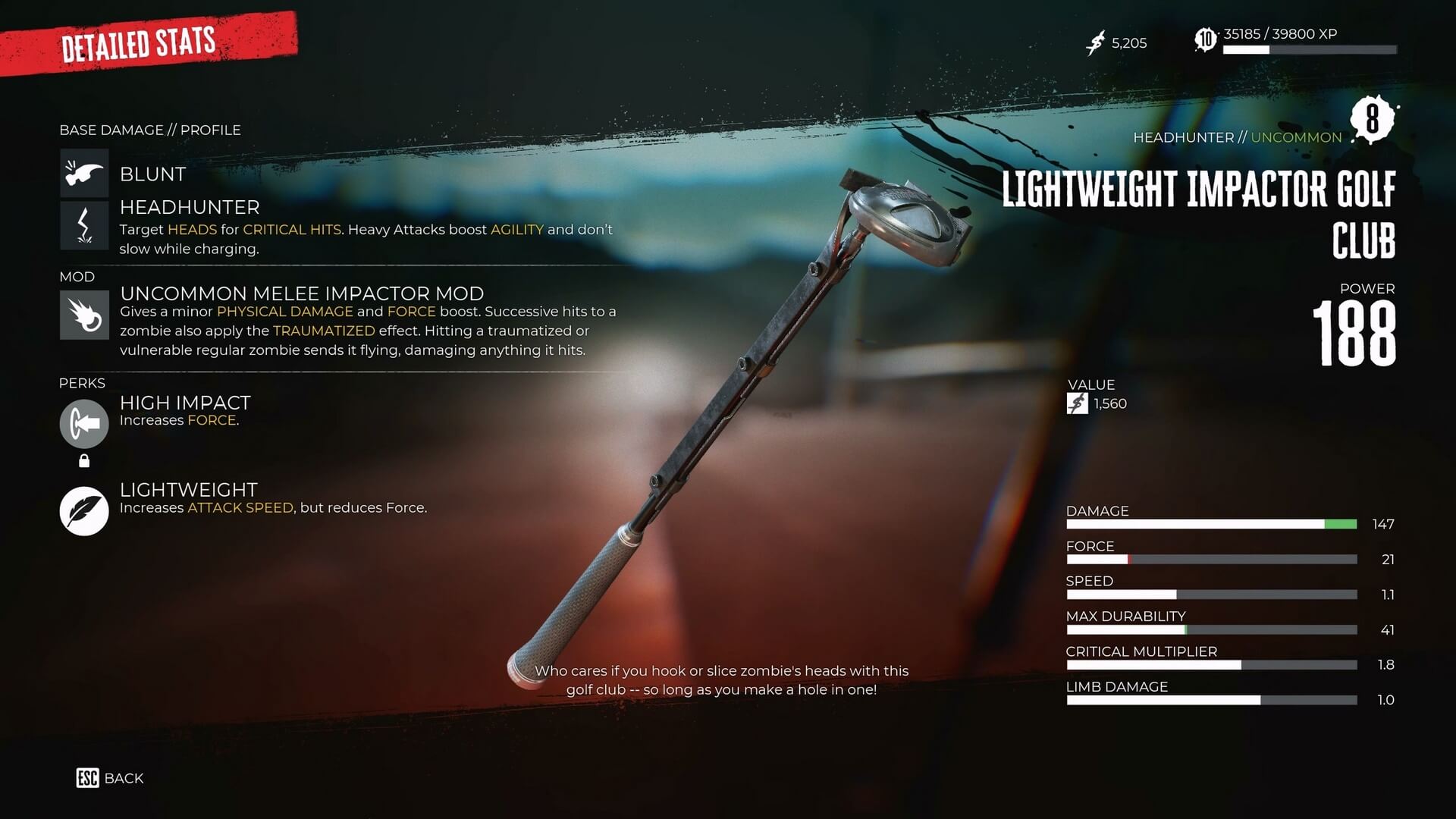Open the Uncommon Melee Impactor Mod icon

tap(83, 315)
